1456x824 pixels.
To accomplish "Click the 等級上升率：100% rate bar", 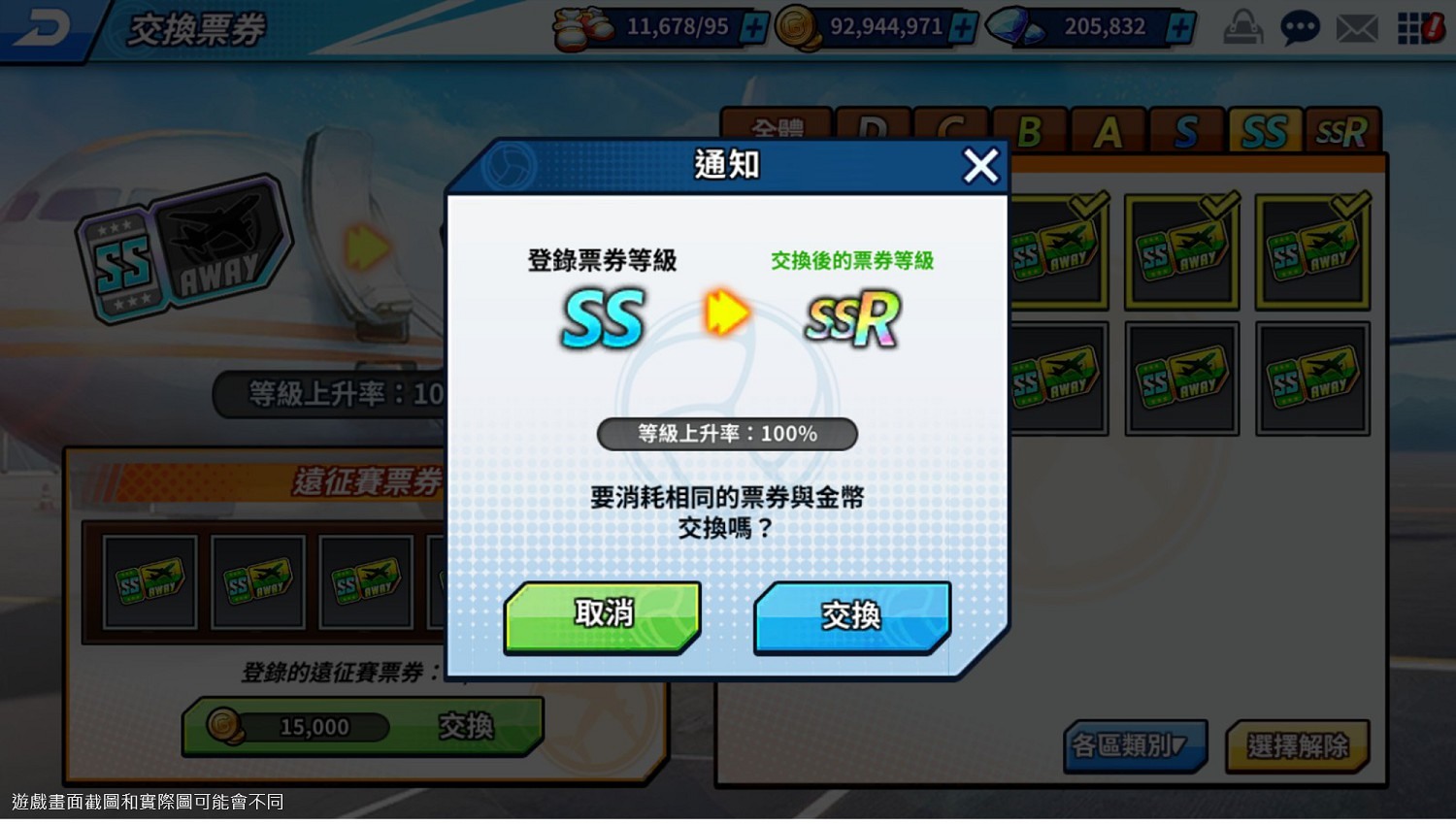I will pos(727,434).
